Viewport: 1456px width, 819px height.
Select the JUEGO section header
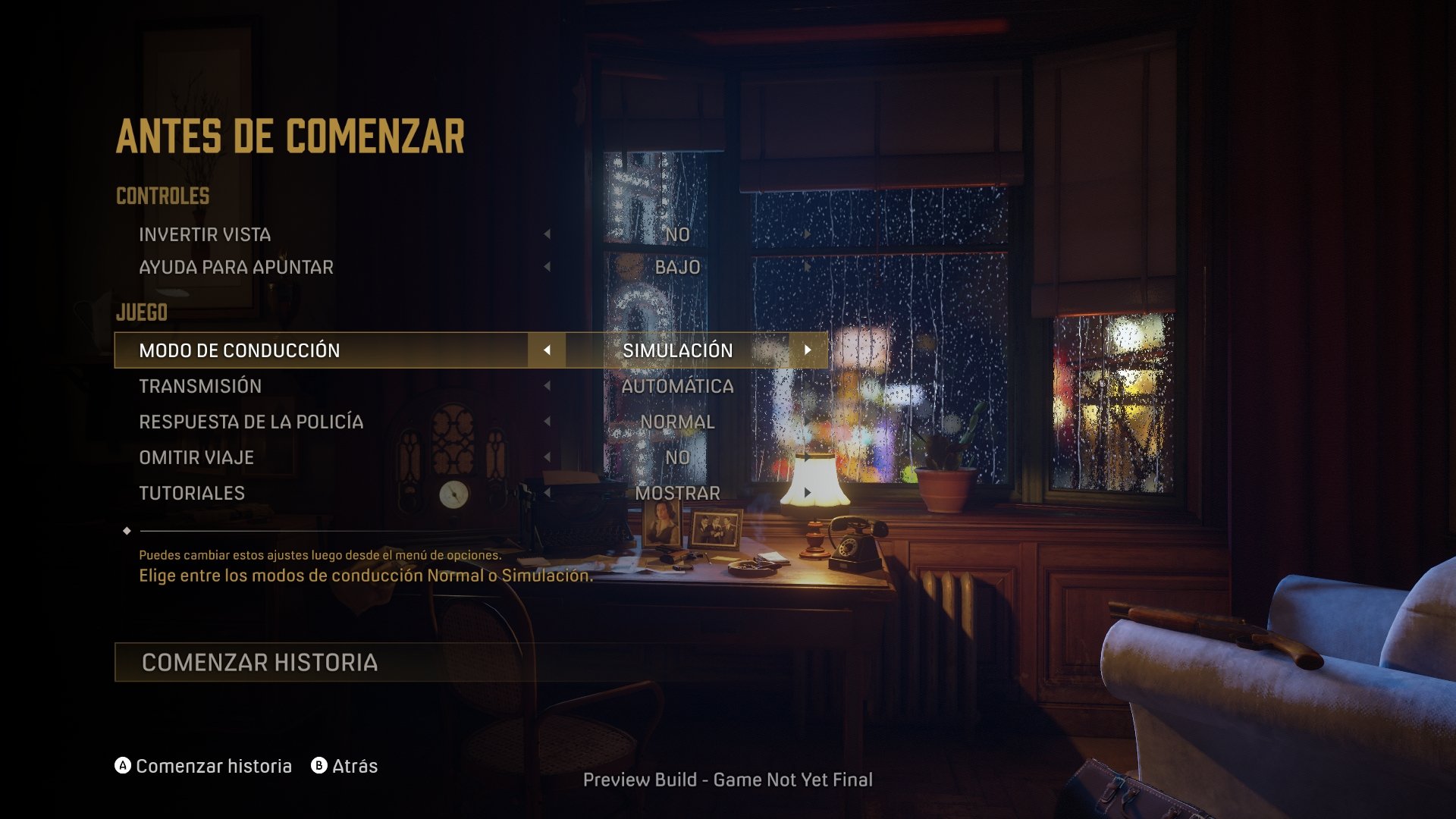pos(140,311)
